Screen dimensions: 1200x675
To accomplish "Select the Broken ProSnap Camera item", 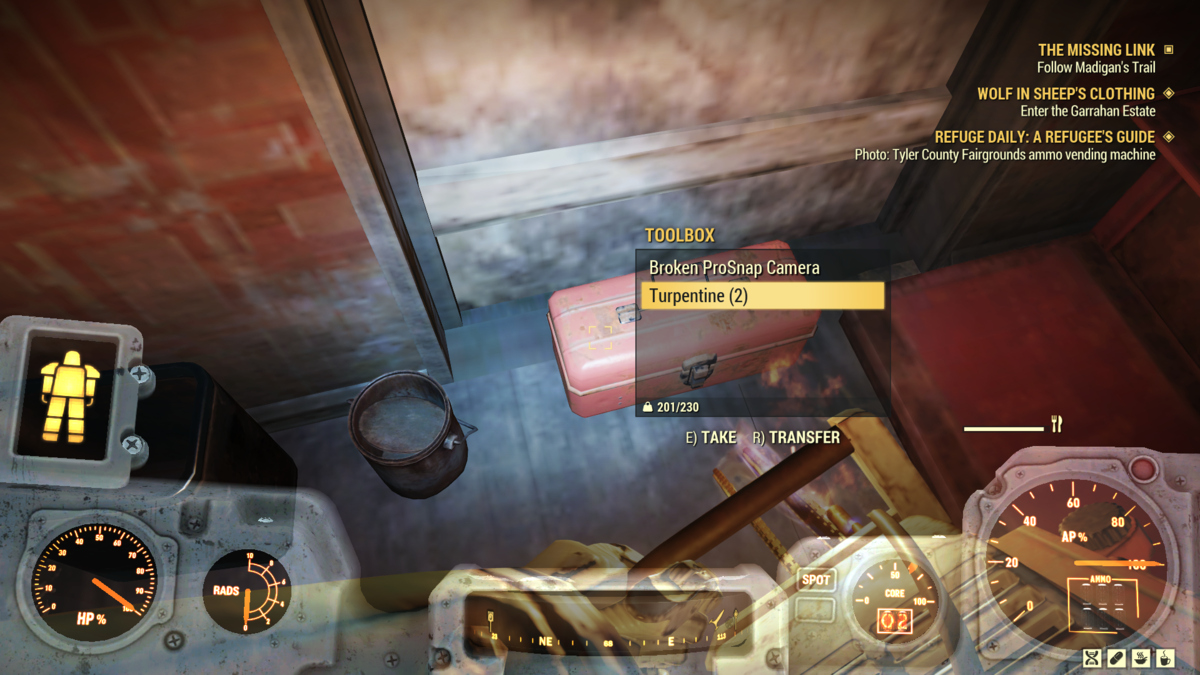I will (734, 268).
